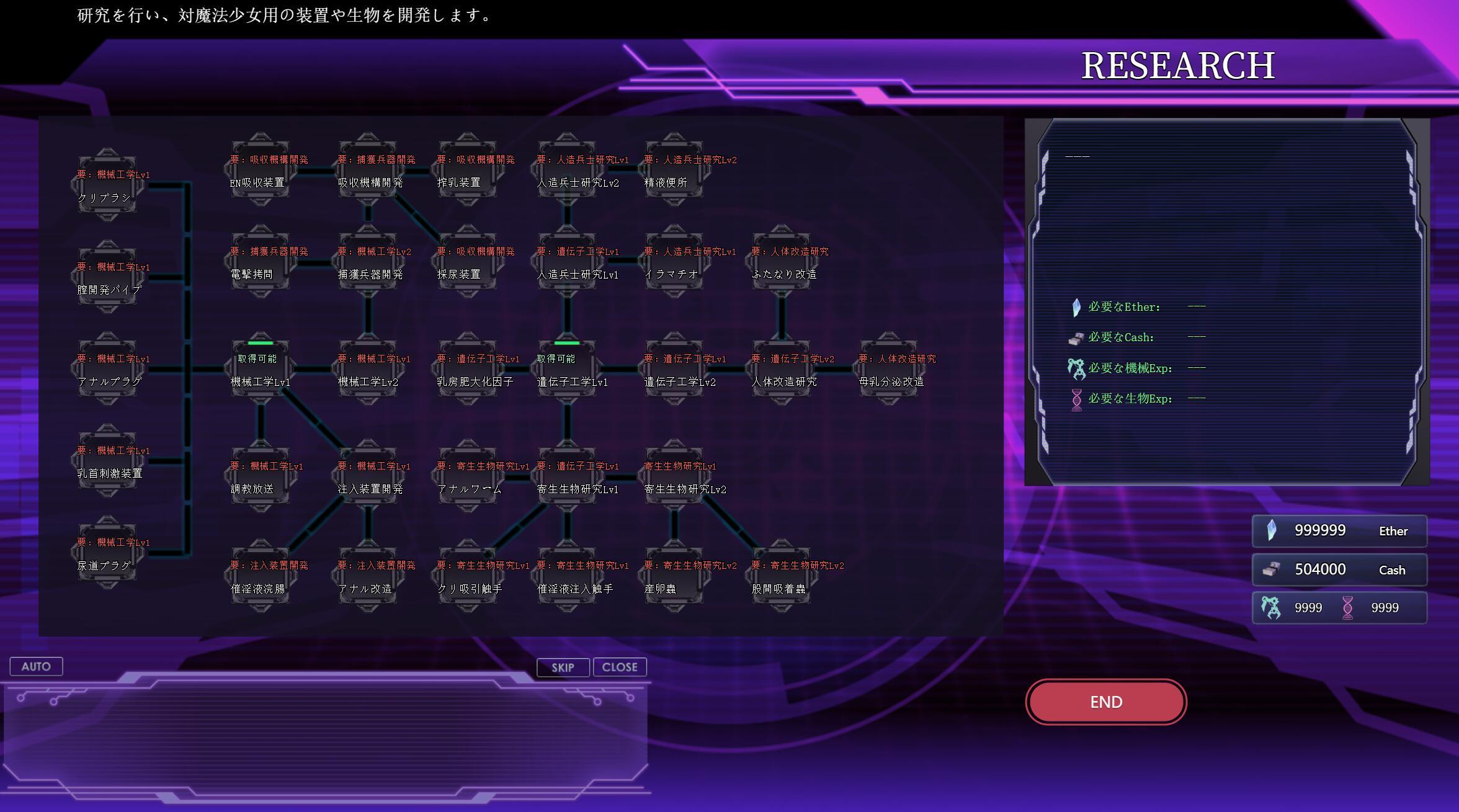This screenshot has height=812, width=1459.
Task: Select the ふたなり改造 research node
Action: click(x=783, y=261)
